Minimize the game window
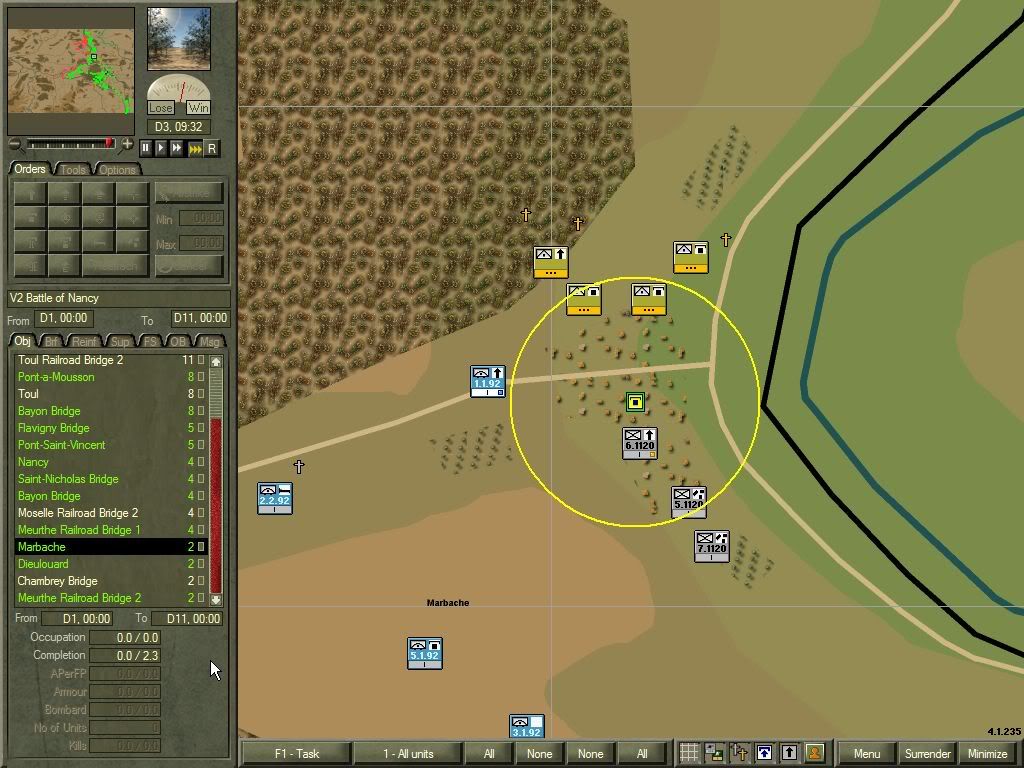Image resolution: width=1024 pixels, height=768 pixels. [x=987, y=753]
